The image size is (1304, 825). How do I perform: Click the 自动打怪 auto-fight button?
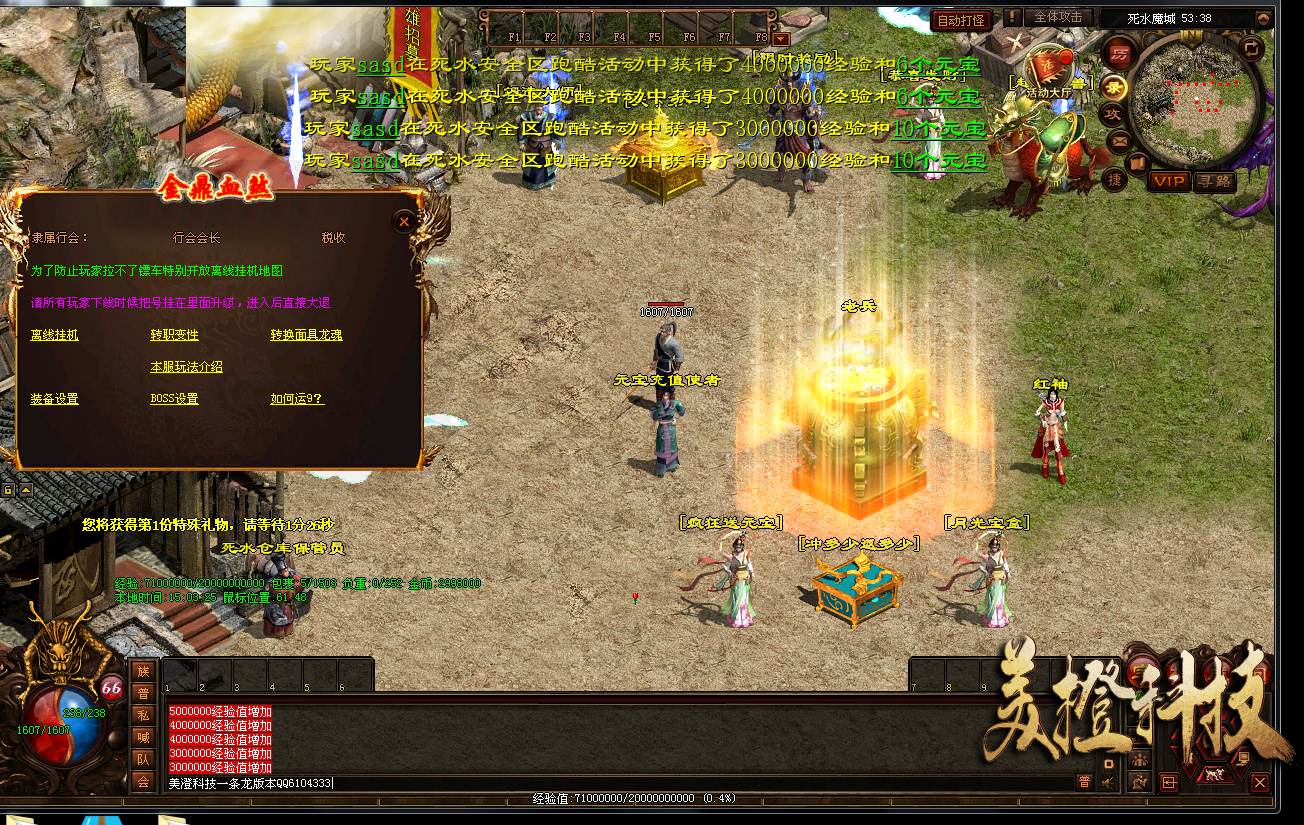click(x=960, y=19)
